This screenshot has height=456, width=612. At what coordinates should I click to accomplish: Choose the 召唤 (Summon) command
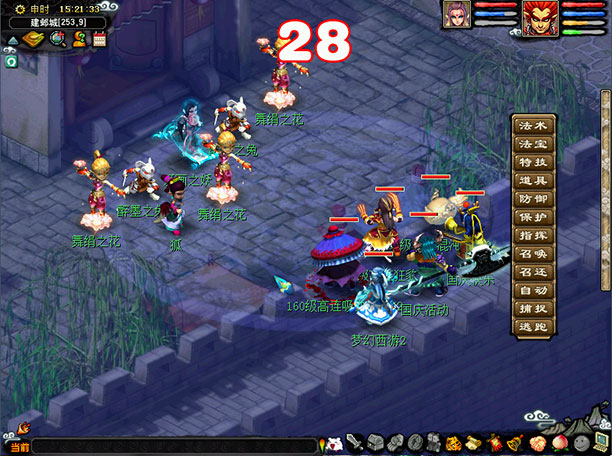point(533,253)
